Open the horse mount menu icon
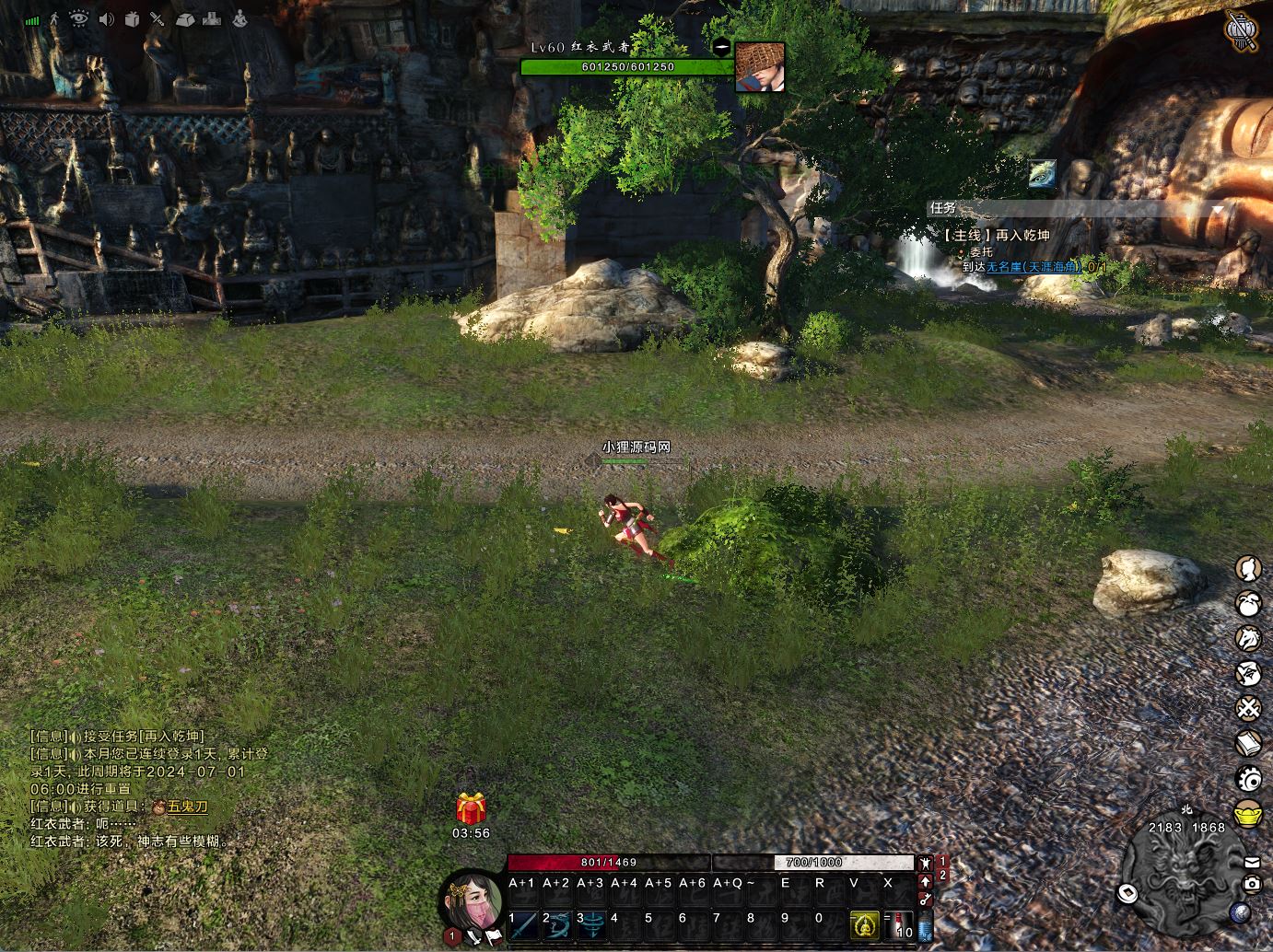 (1248, 638)
